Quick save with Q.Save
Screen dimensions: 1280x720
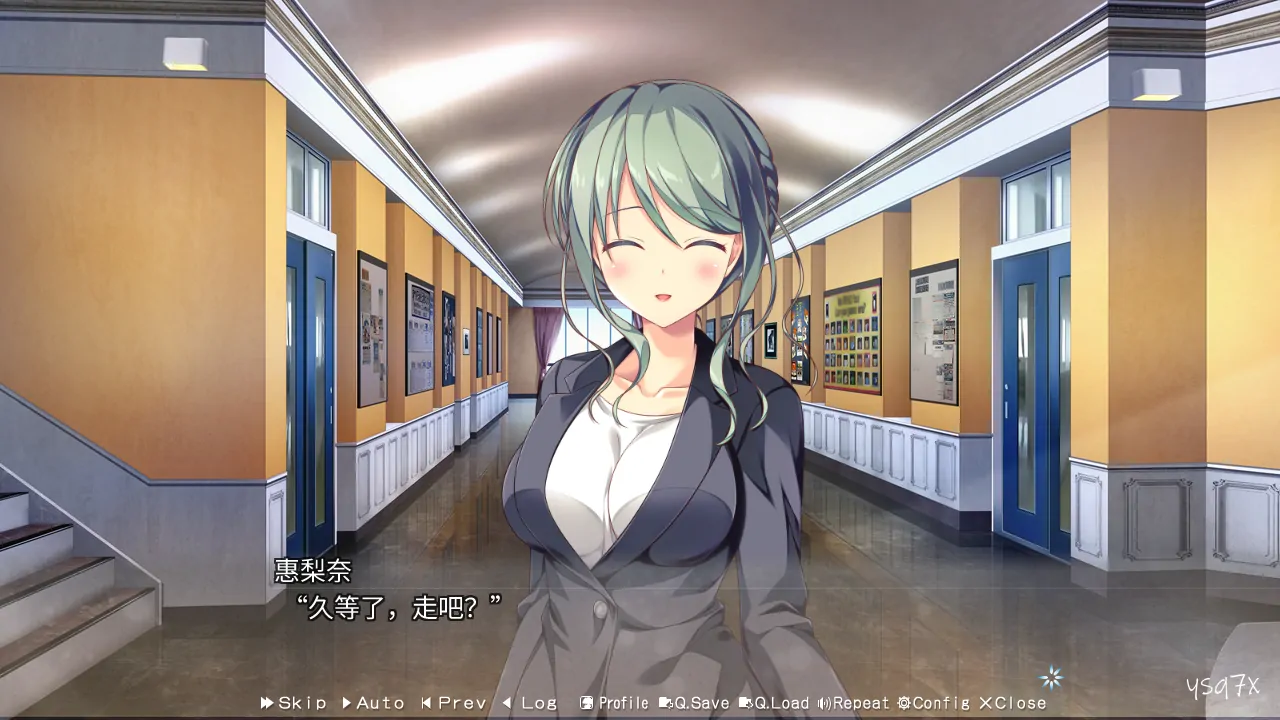694,703
